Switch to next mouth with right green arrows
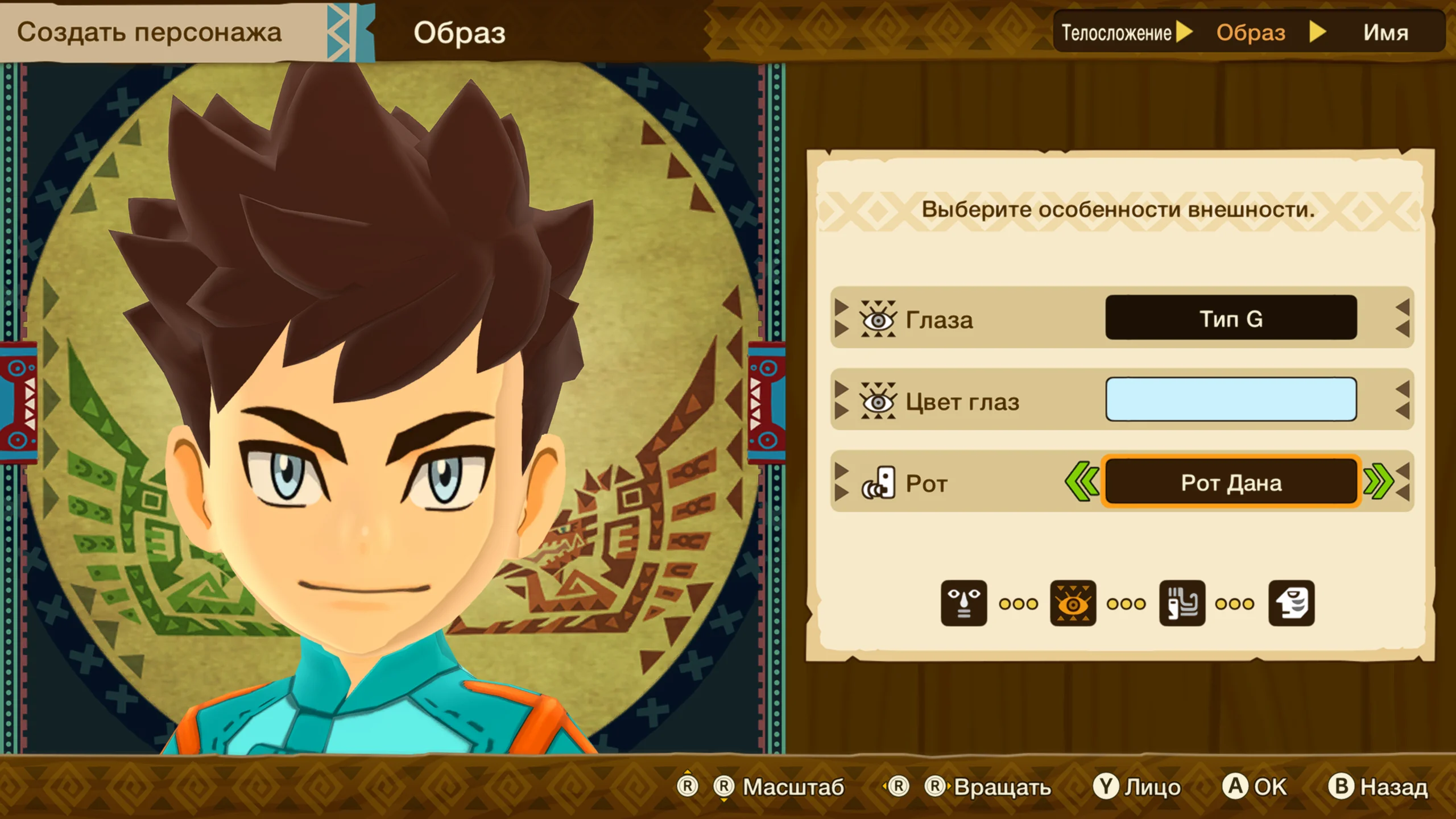The height and width of the screenshot is (819, 1456). [1379, 482]
